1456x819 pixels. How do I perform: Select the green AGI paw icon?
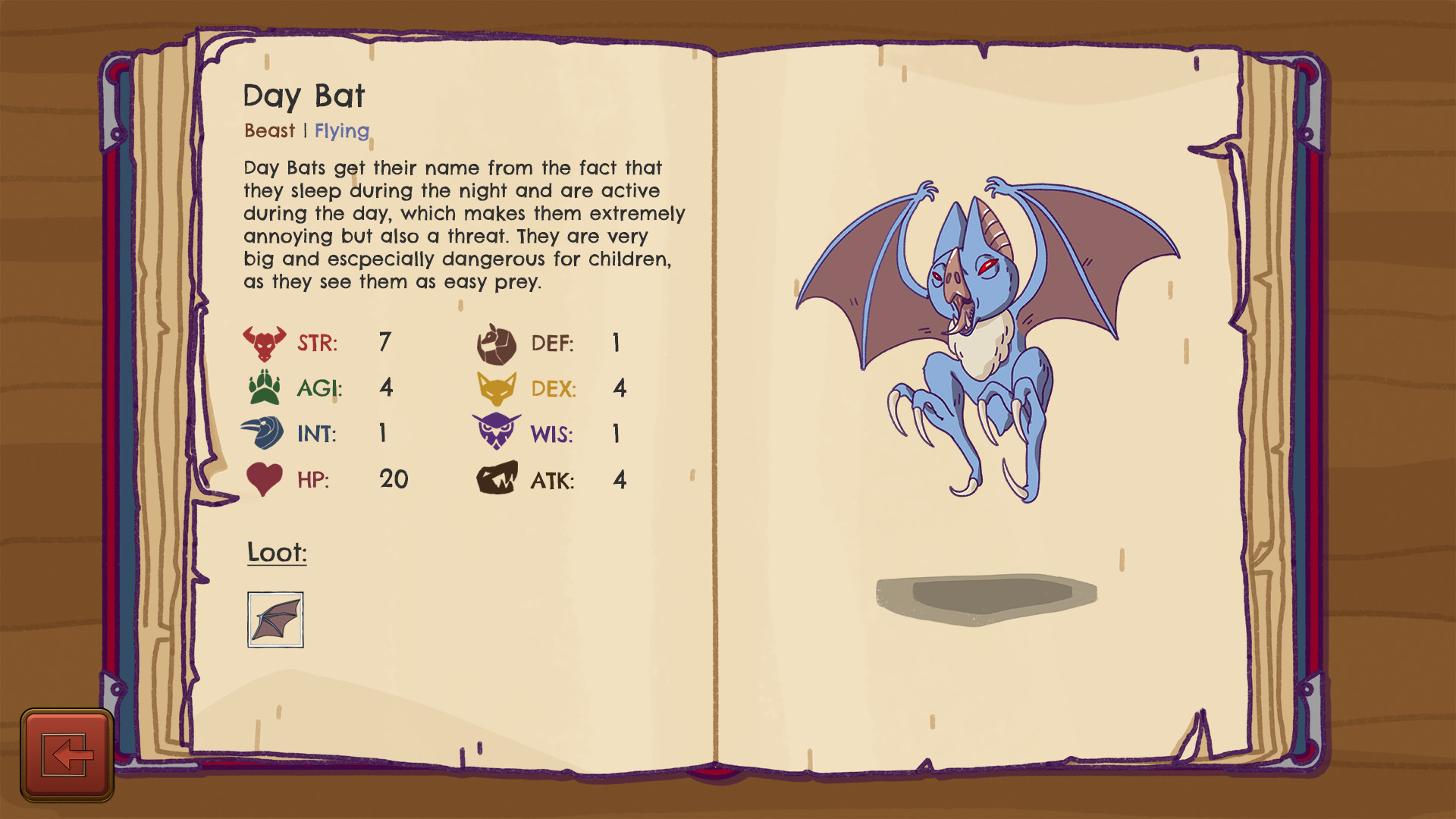point(264,388)
